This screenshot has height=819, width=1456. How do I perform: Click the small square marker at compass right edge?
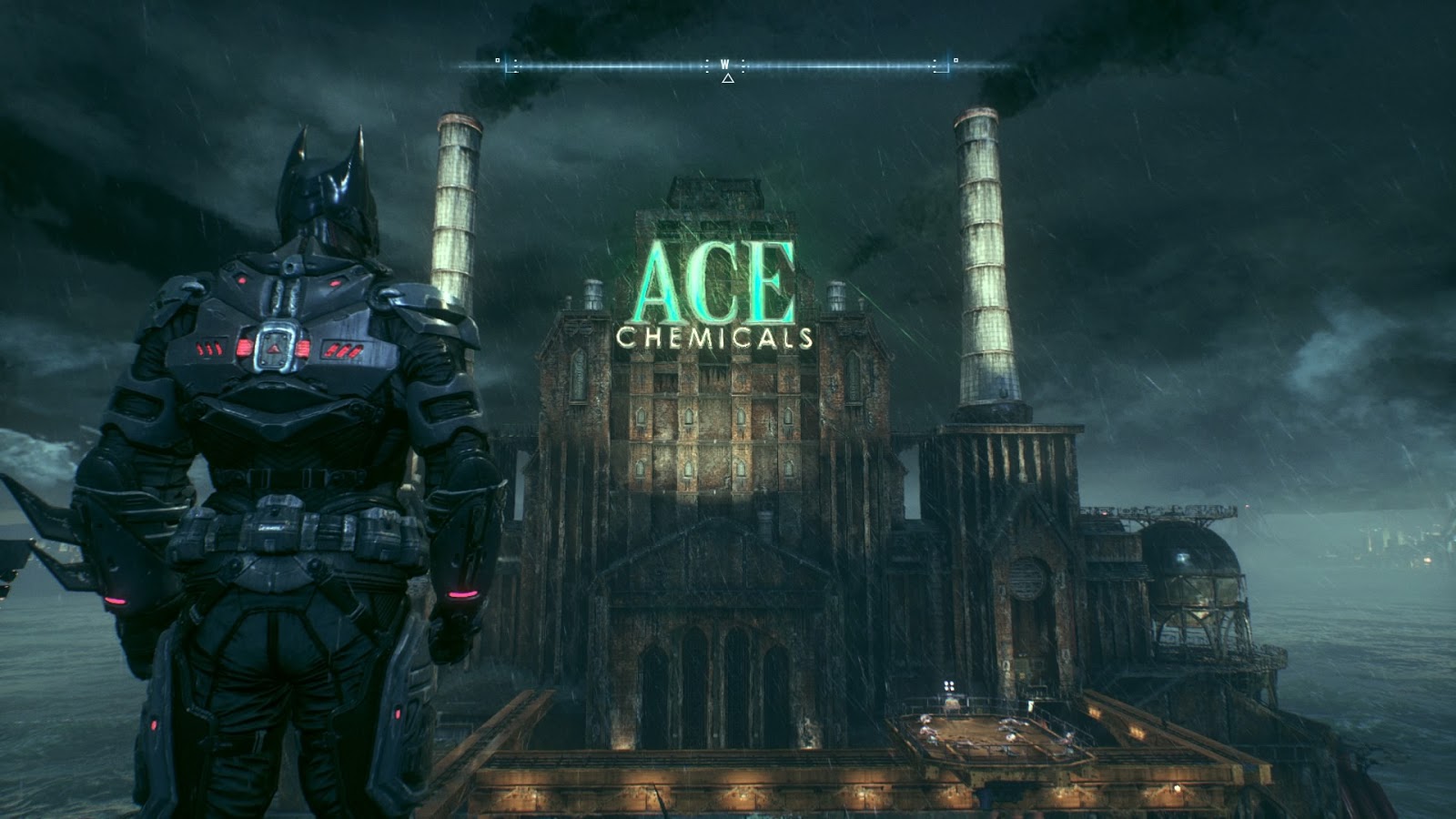956,60
